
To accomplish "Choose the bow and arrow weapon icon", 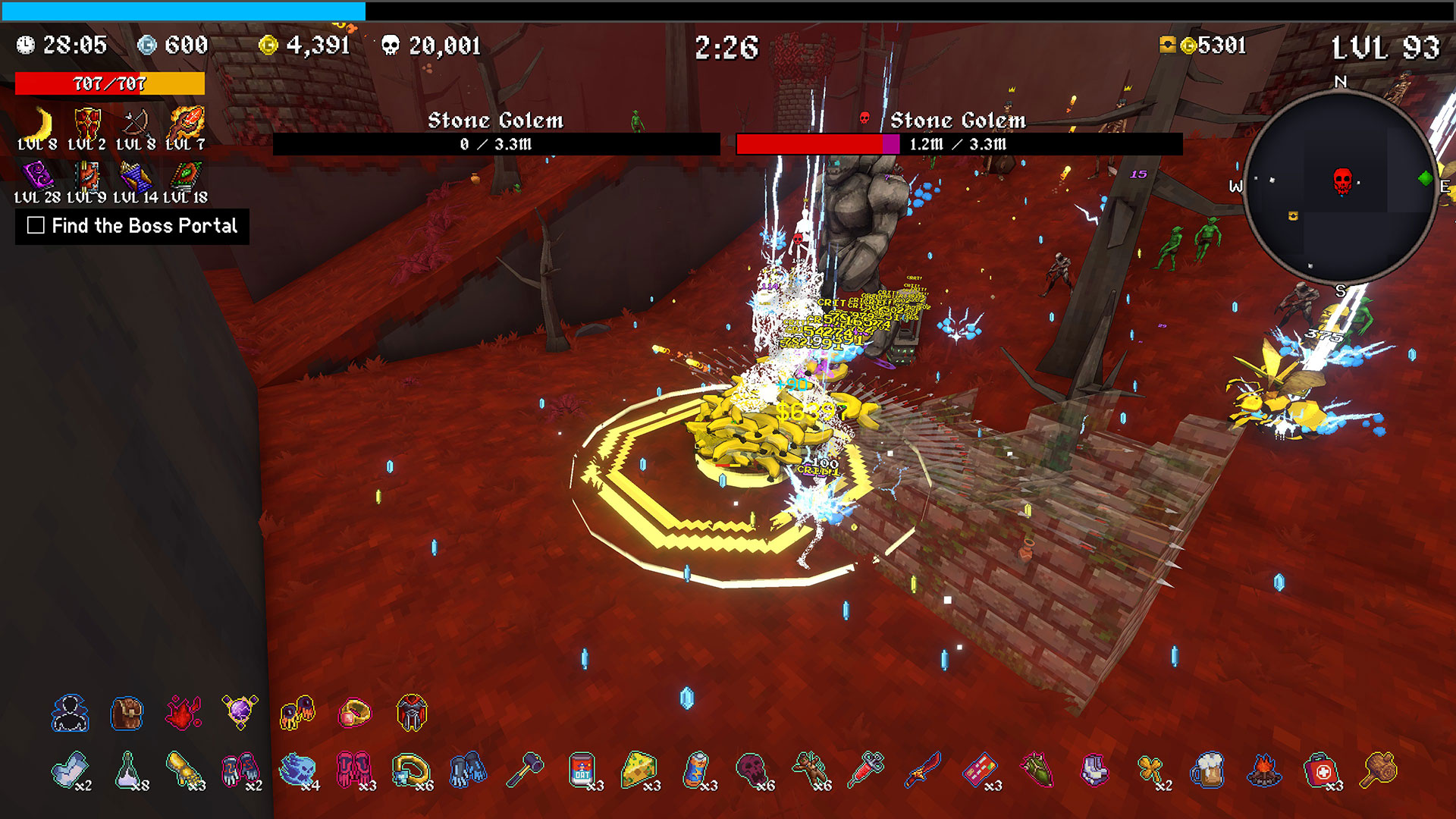I will [x=136, y=124].
